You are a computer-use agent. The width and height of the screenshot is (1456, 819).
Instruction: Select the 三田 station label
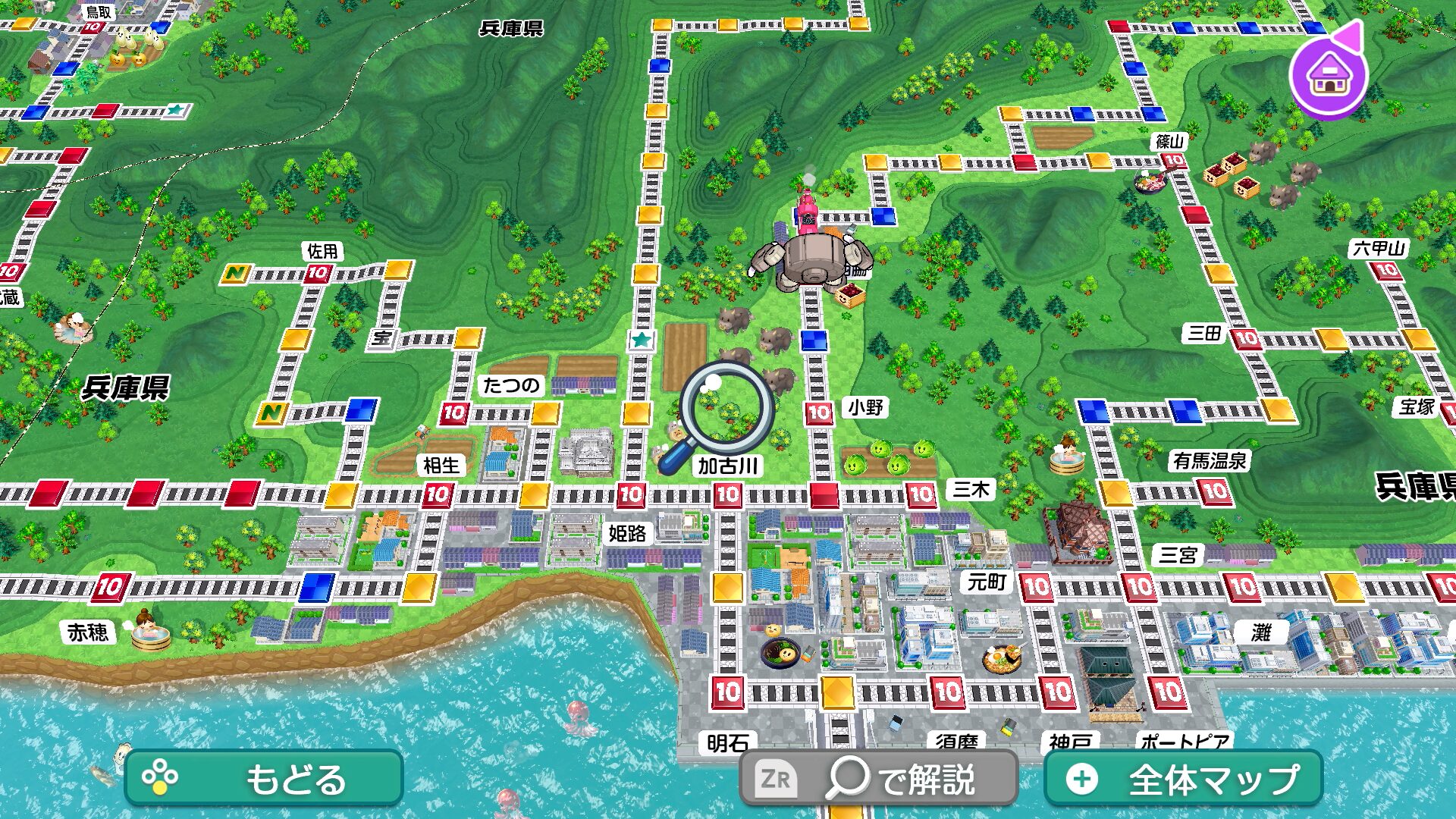(1204, 333)
